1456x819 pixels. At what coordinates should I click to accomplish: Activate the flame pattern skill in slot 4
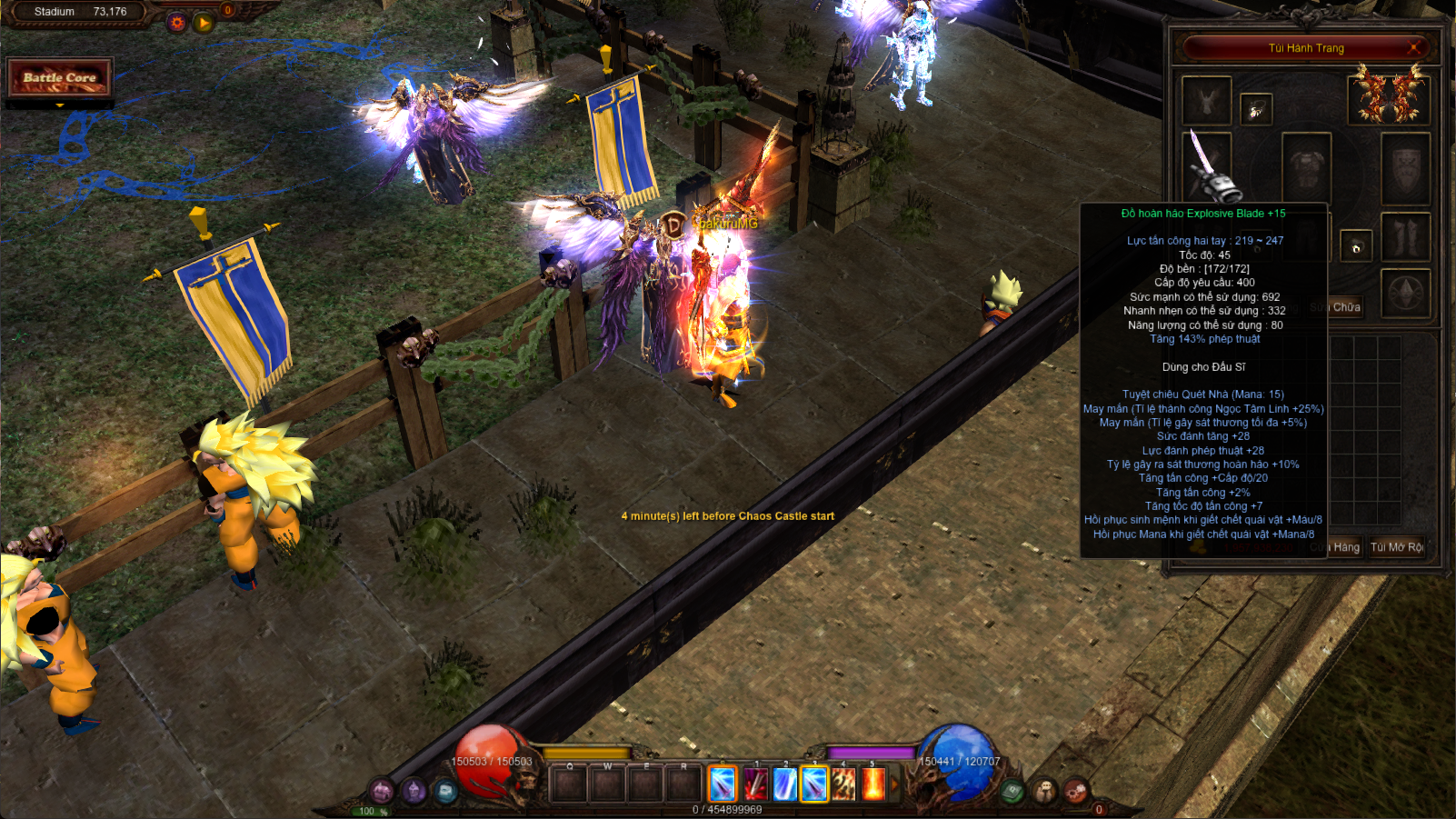pyautogui.click(x=843, y=784)
